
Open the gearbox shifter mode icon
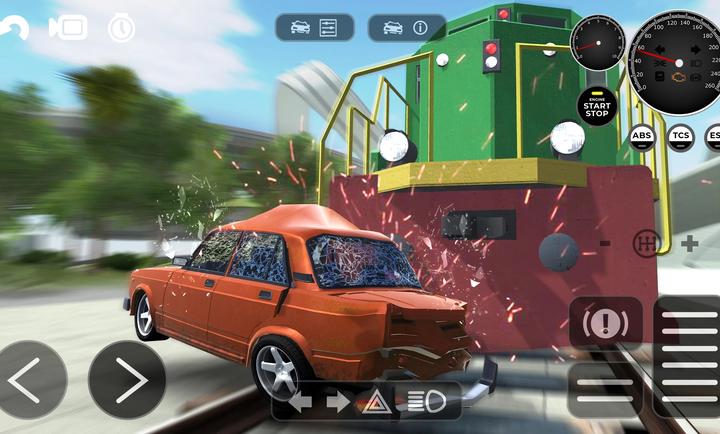(x=647, y=243)
